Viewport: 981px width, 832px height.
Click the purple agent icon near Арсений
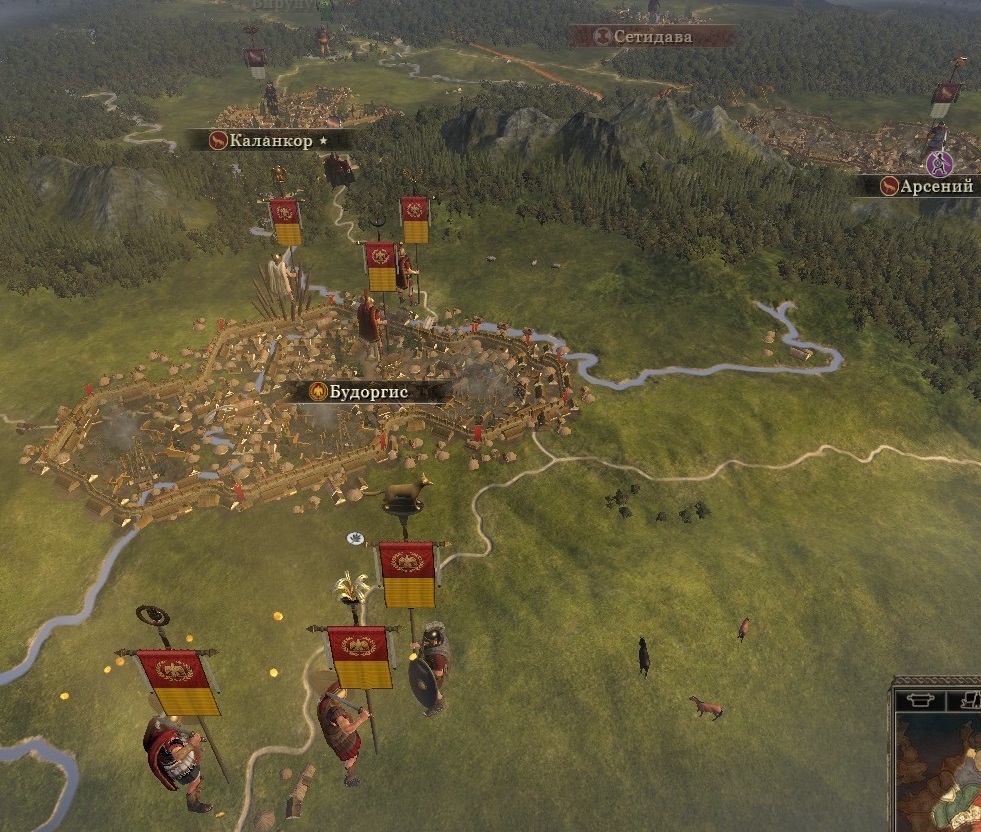click(938, 162)
